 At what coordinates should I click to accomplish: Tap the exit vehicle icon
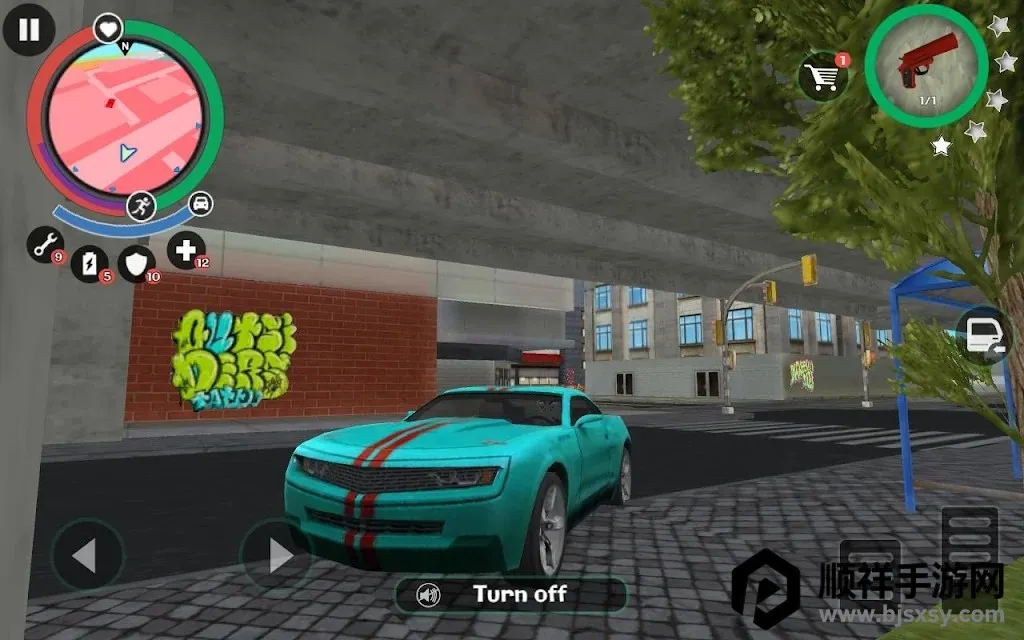coord(981,336)
